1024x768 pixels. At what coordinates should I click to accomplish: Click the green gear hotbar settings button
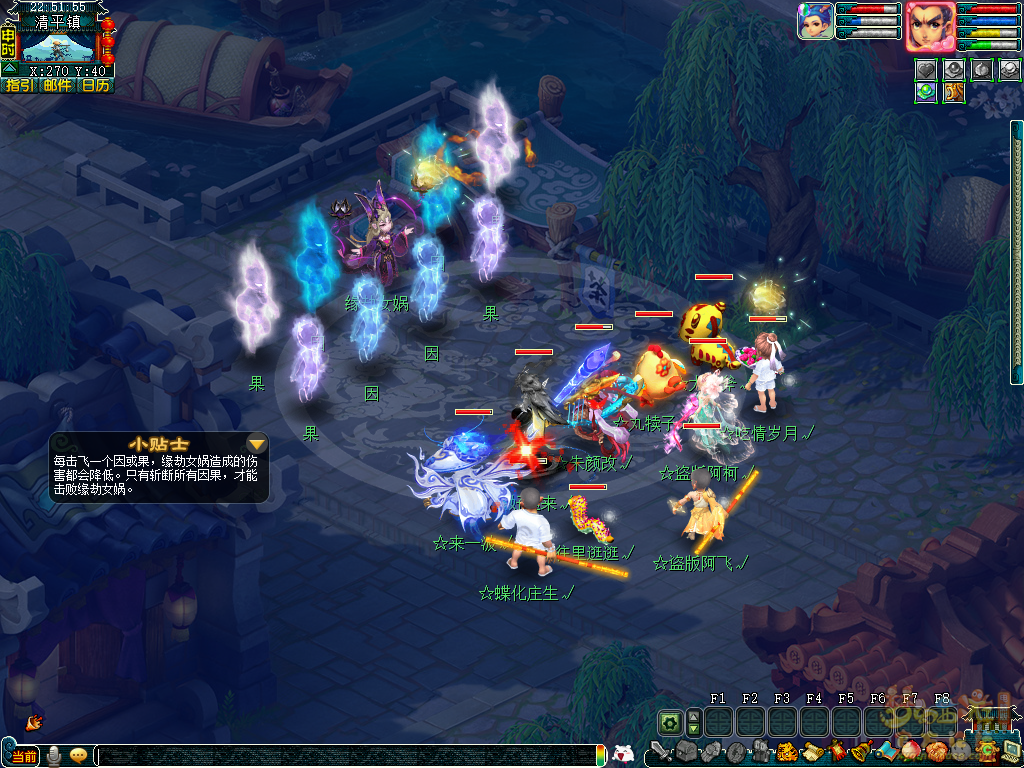[x=669, y=721]
